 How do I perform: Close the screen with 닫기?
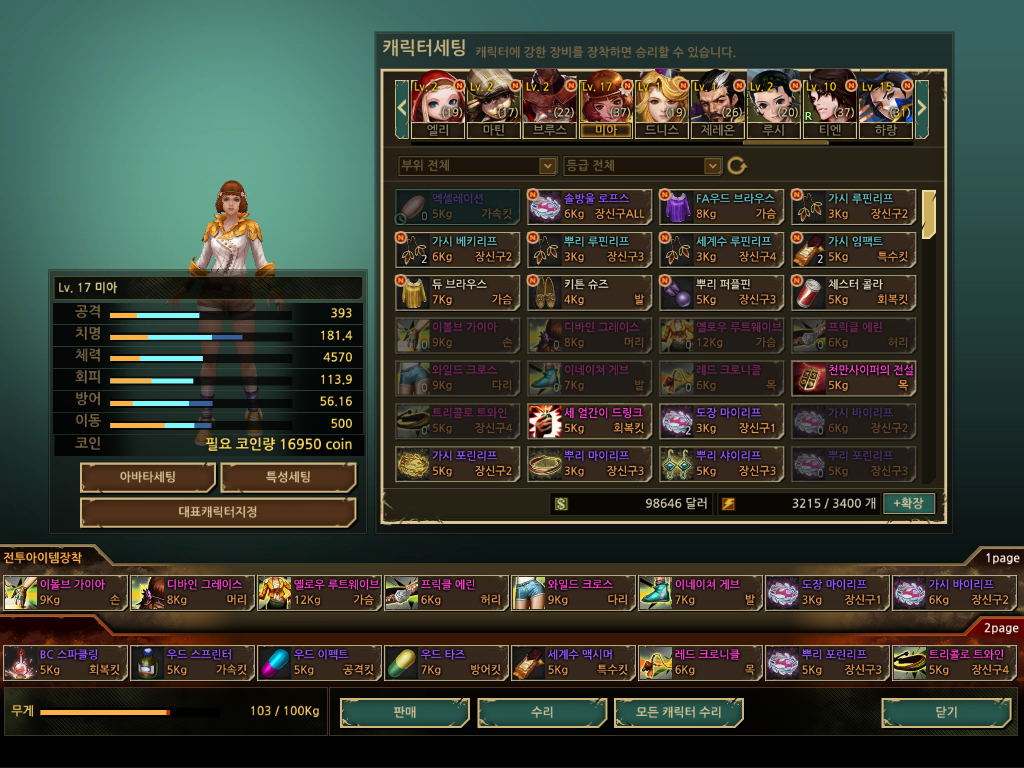click(x=946, y=712)
